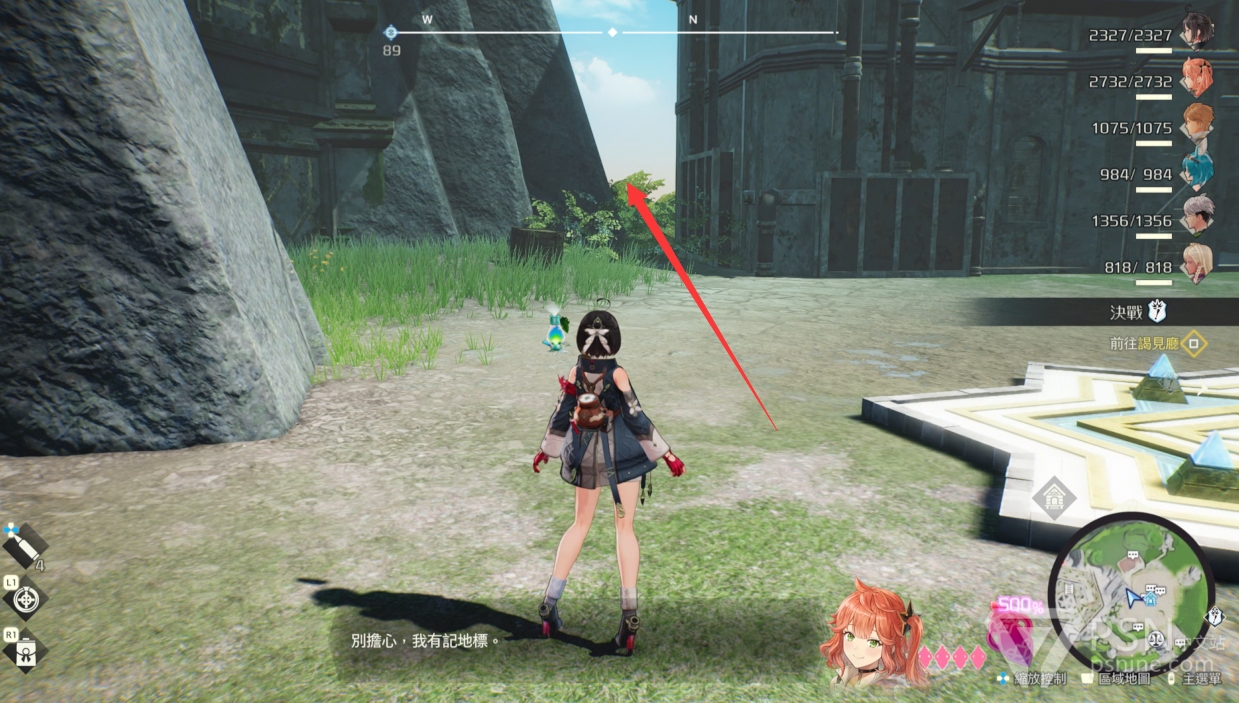Select the black-haired party leader portrait
Screen dimensions: 1239x703
1196,30
